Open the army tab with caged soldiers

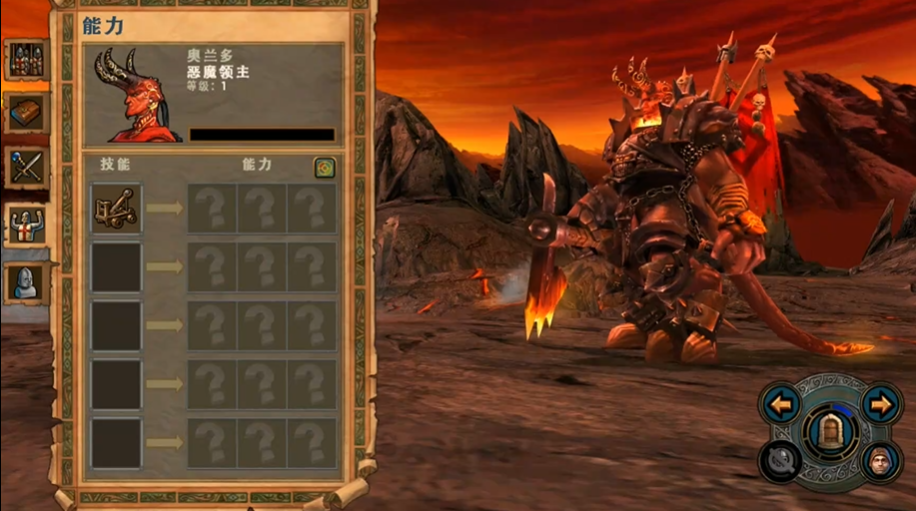pyautogui.click(x=25, y=60)
